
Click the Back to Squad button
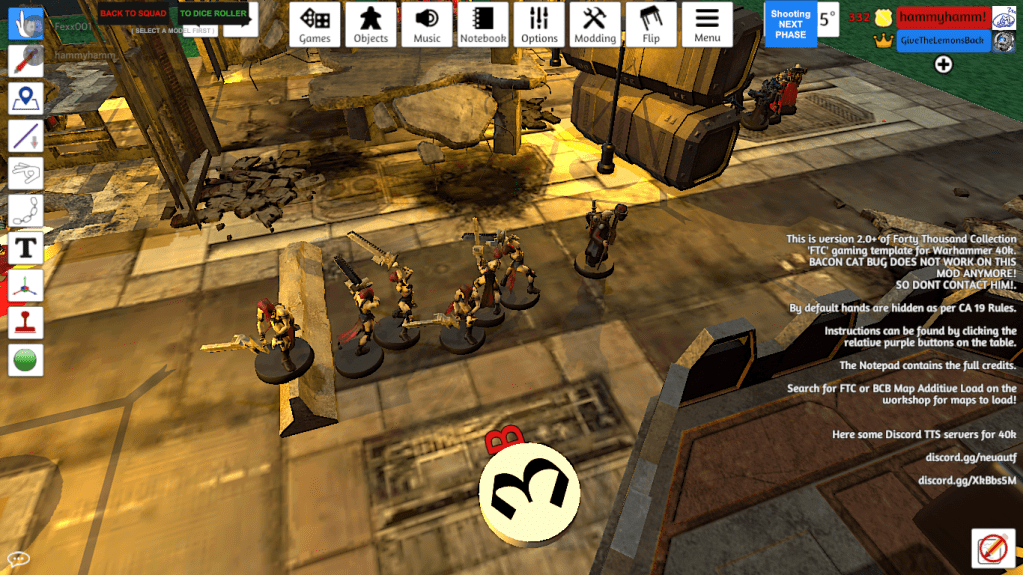click(x=133, y=14)
